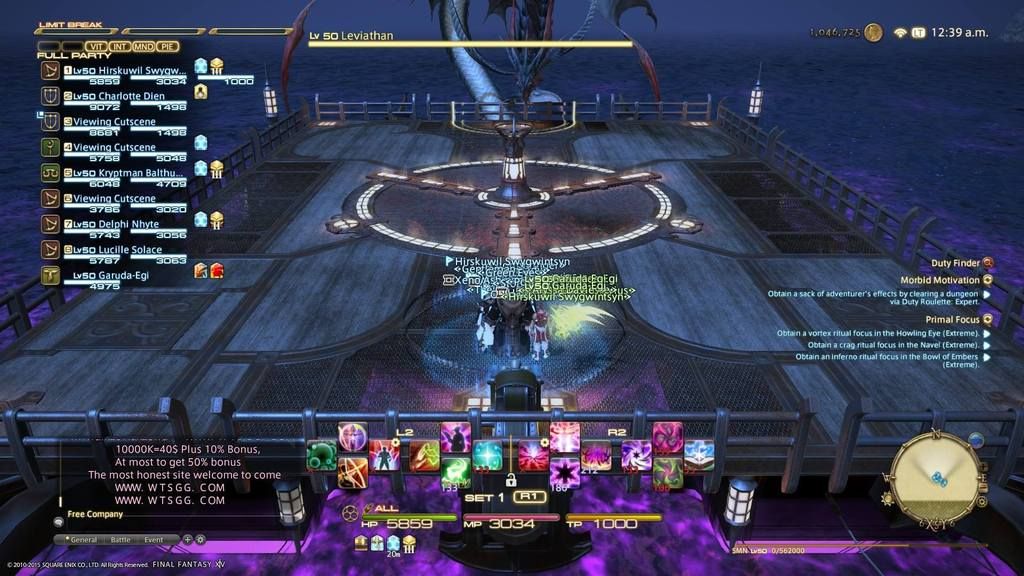
Task: Select the Event chat tab
Action: [154, 539]
